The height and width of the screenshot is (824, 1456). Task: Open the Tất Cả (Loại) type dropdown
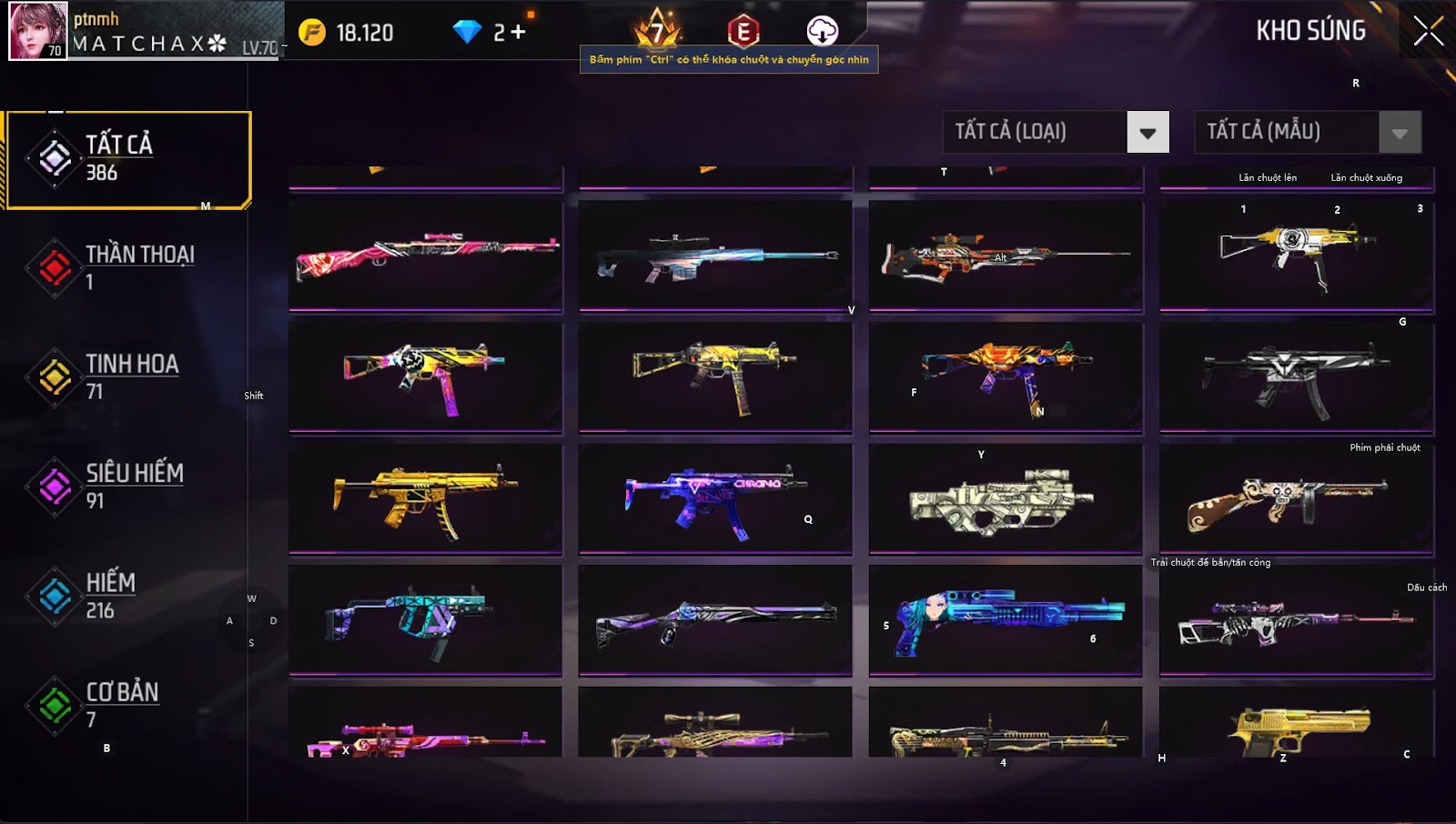(x=1148, y=133)
